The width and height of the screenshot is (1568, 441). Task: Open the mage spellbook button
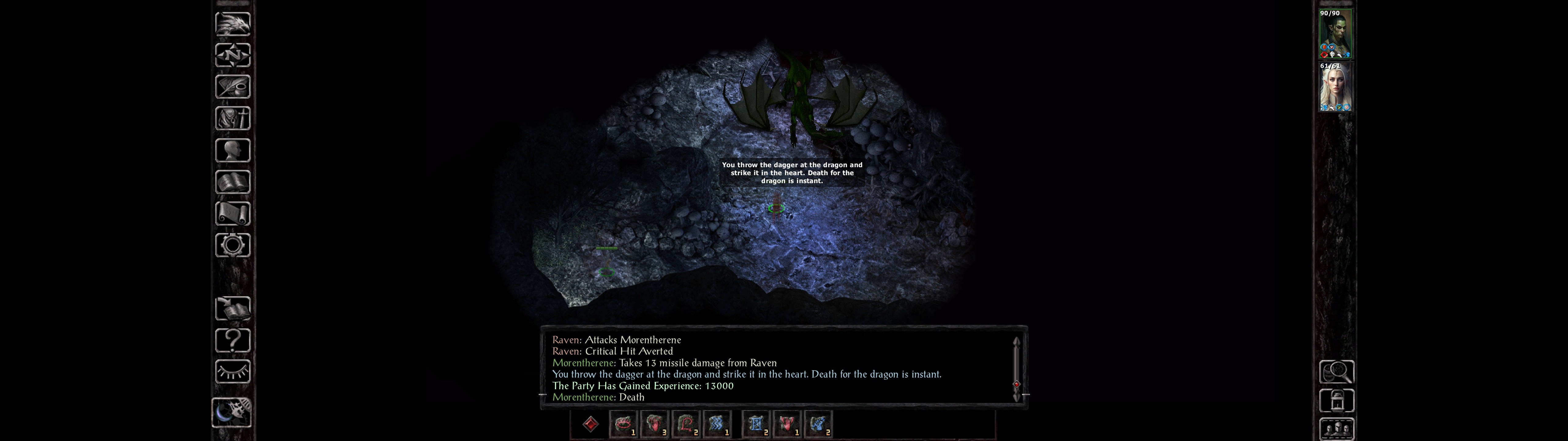click(232, 182)
